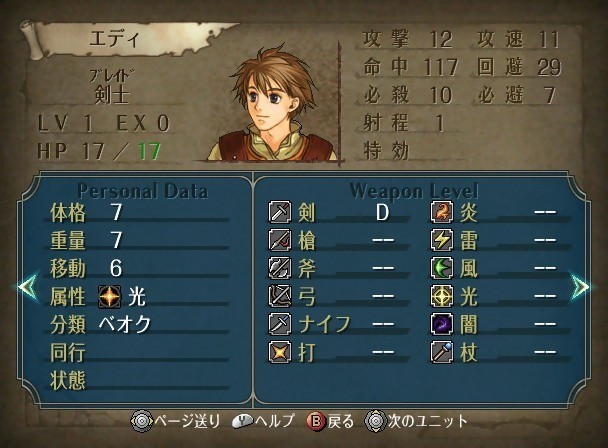
Task: Select the light (光) magic icon in Weapon Level
Action: point(442,296)
